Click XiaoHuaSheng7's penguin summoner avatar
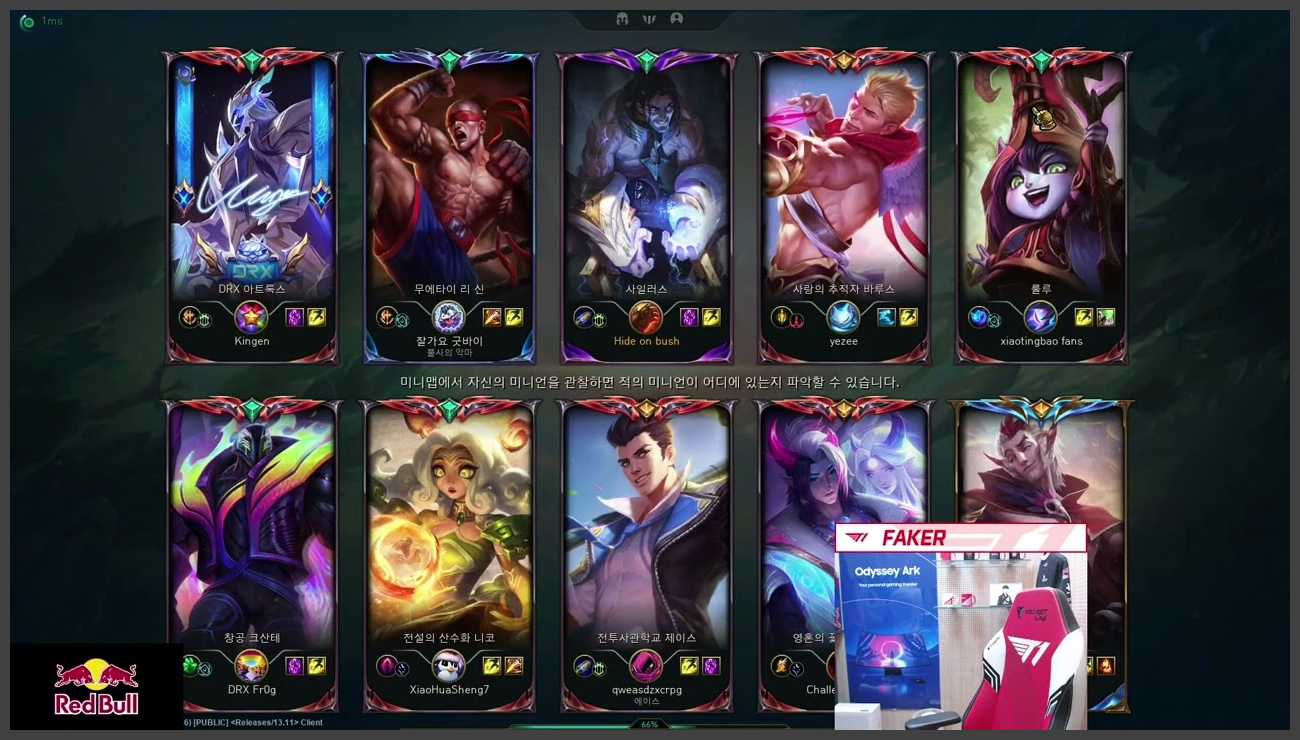The image size is (1300, 740). tap(447, 663)
